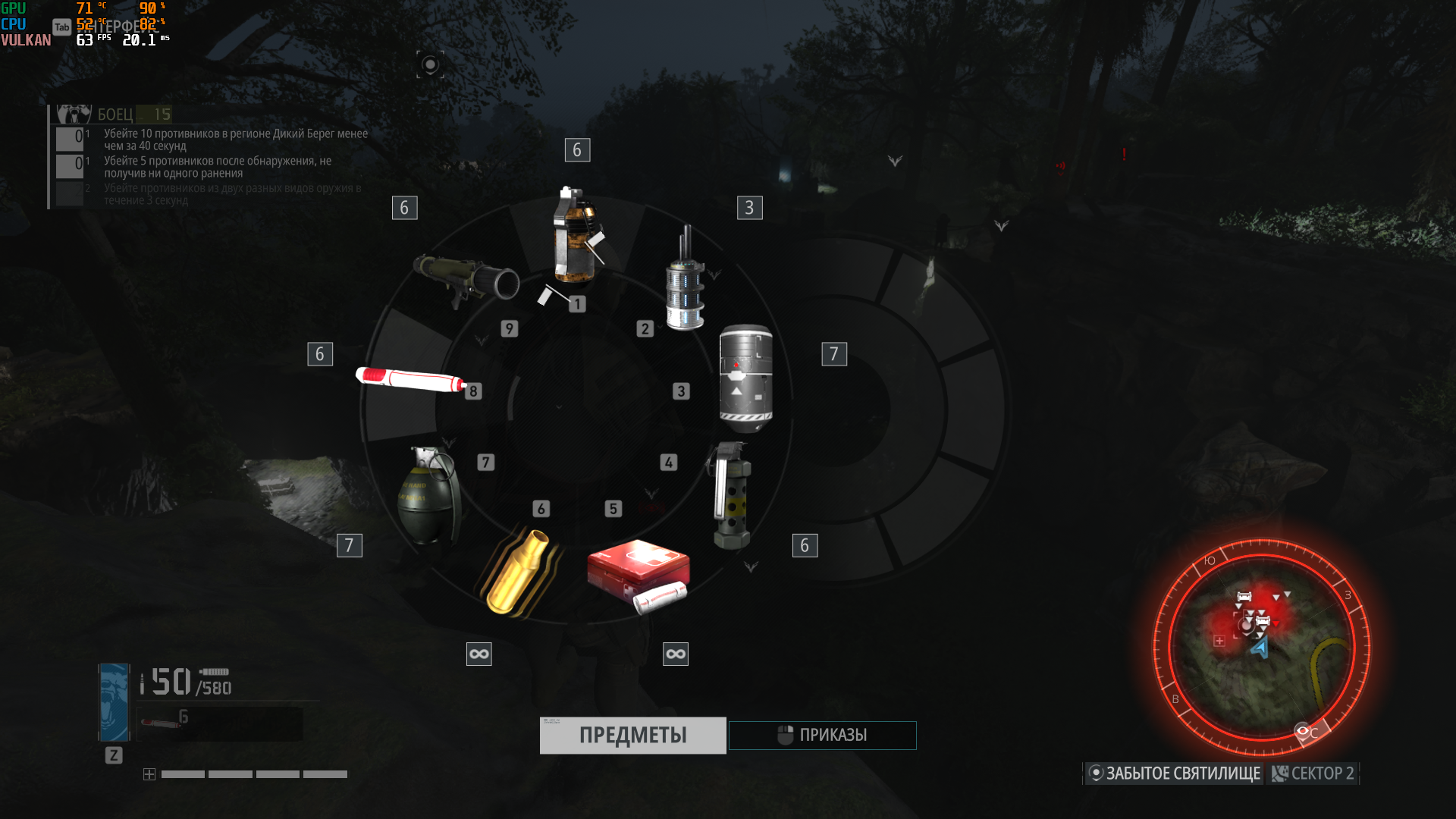
Task: Select the orange canister grenade in slot 1
Action: (574, 237)
